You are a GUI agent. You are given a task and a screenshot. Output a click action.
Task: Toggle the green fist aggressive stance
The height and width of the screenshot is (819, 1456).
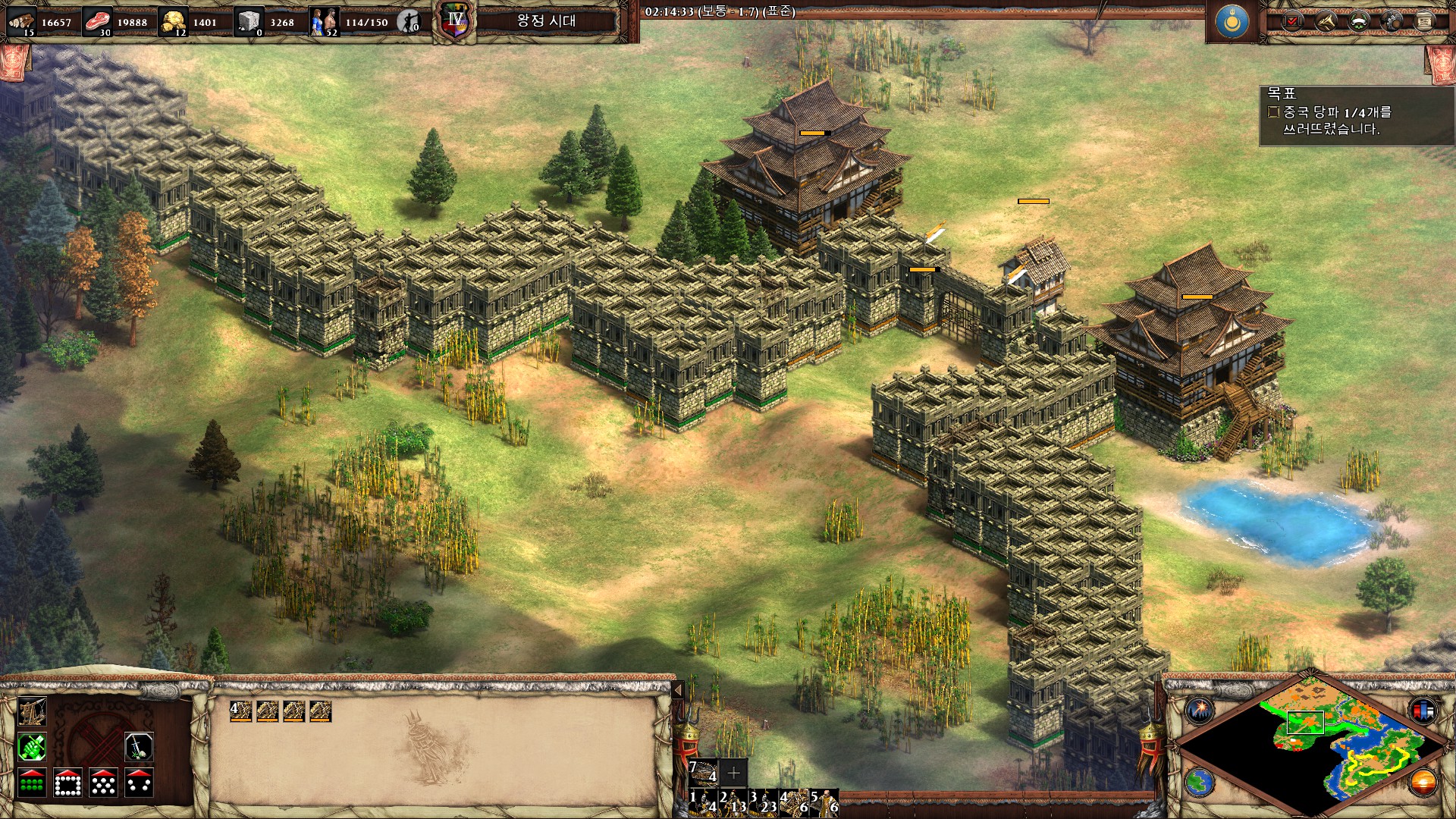coord(32,747)
